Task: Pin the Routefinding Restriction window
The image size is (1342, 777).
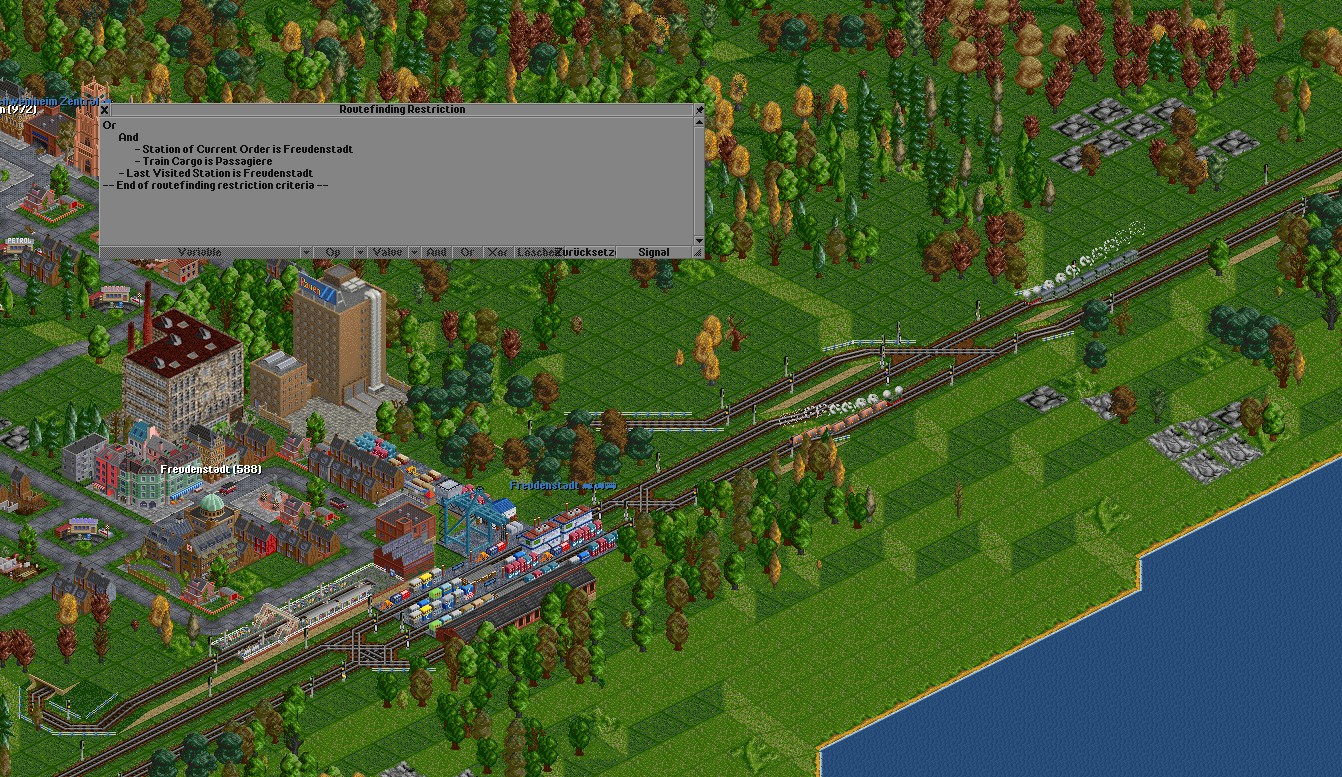Action: click(699, 110)
